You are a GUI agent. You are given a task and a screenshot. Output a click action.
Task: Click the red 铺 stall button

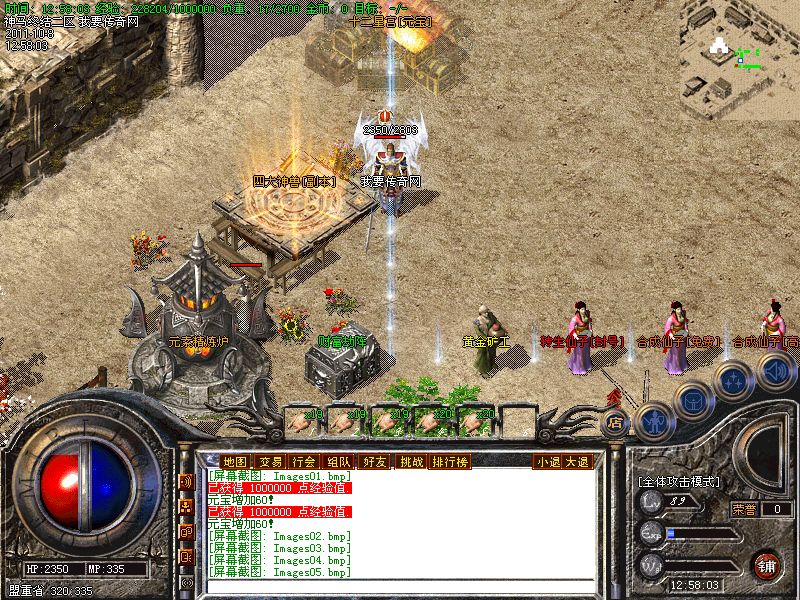tap(767, 564)
